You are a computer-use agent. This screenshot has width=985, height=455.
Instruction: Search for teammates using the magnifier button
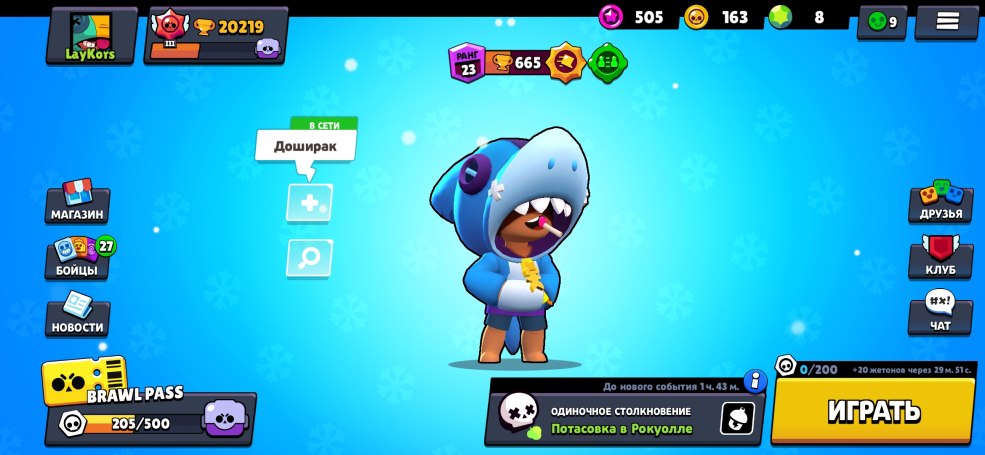(309, 258)
